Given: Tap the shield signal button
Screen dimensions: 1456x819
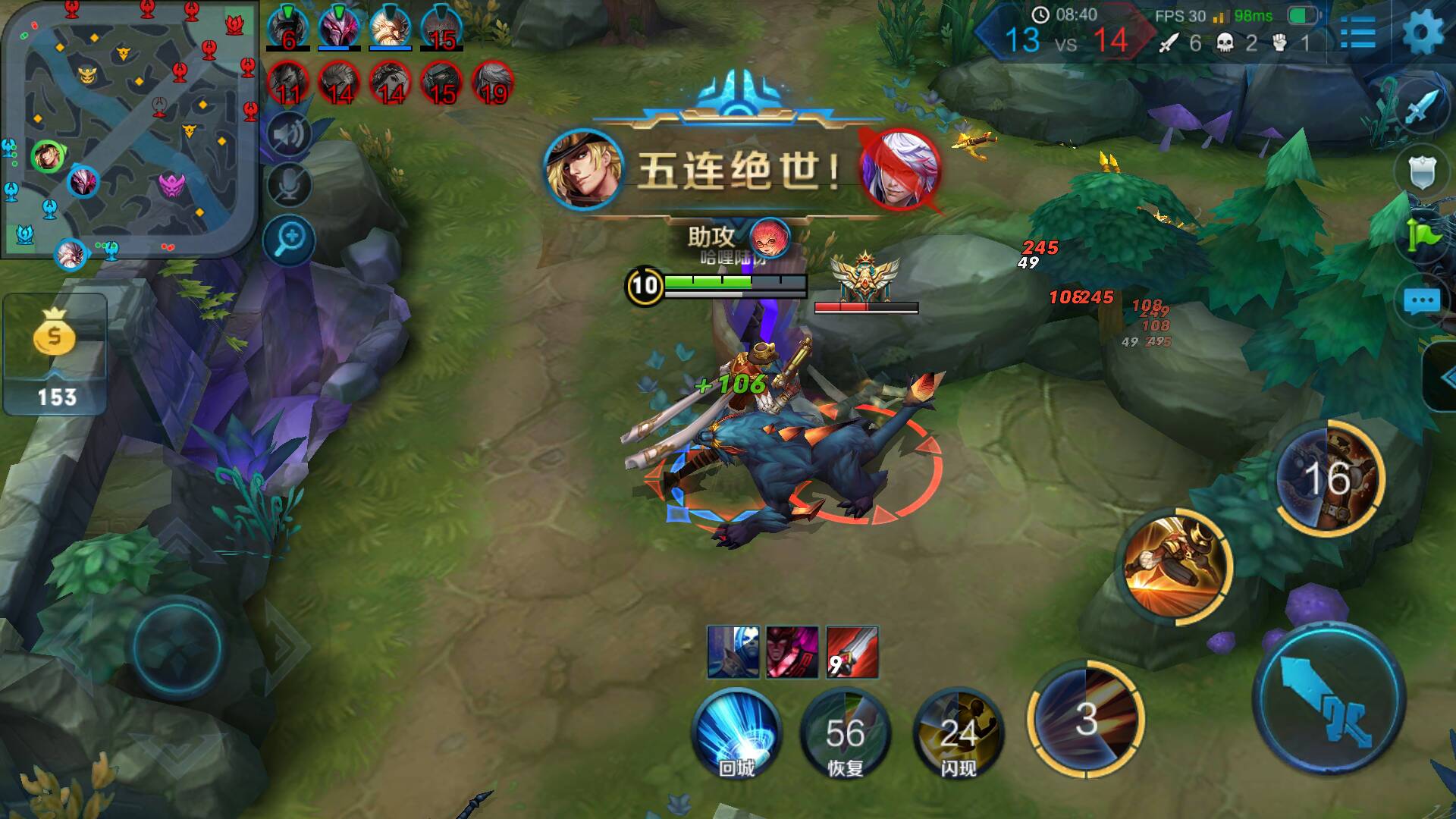Looking at the screenshot, I should [1421, 172].
